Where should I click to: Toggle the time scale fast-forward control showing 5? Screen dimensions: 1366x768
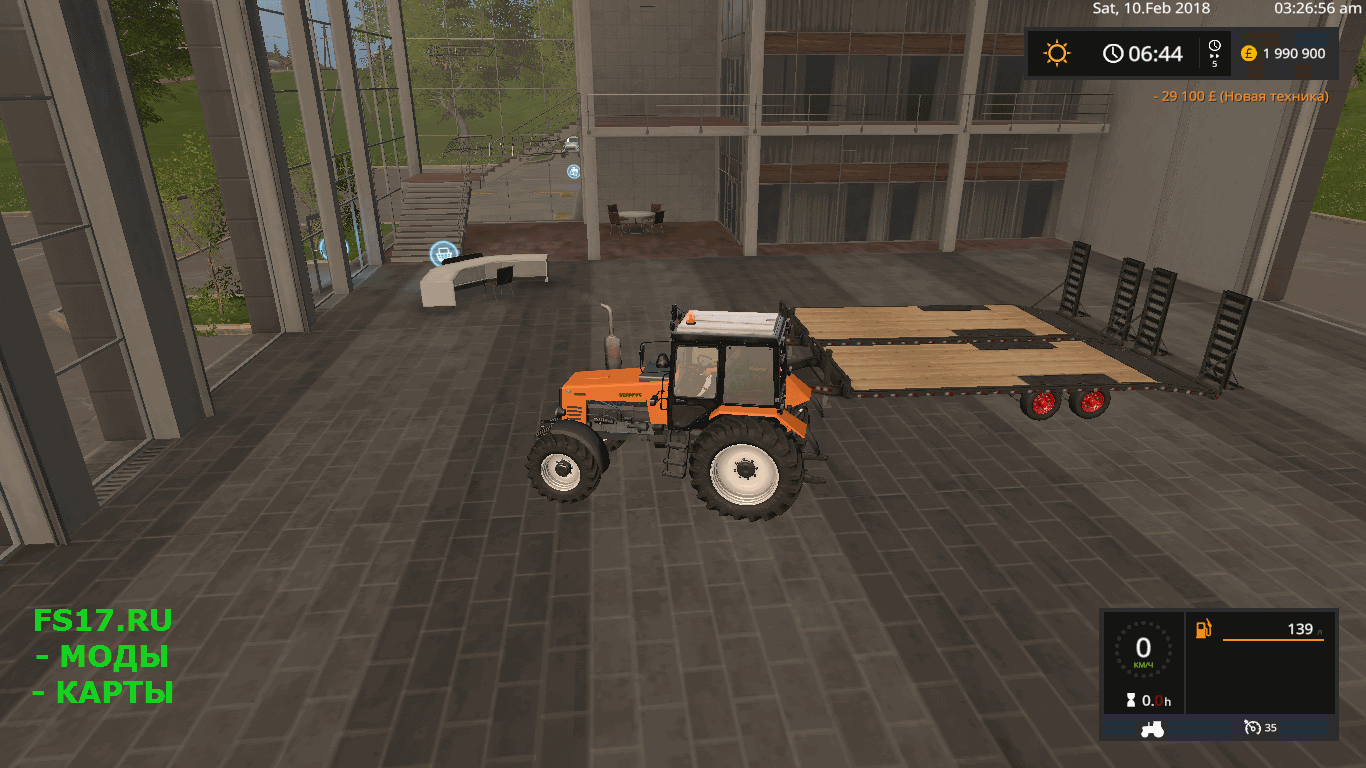[x=1214, y=53]
